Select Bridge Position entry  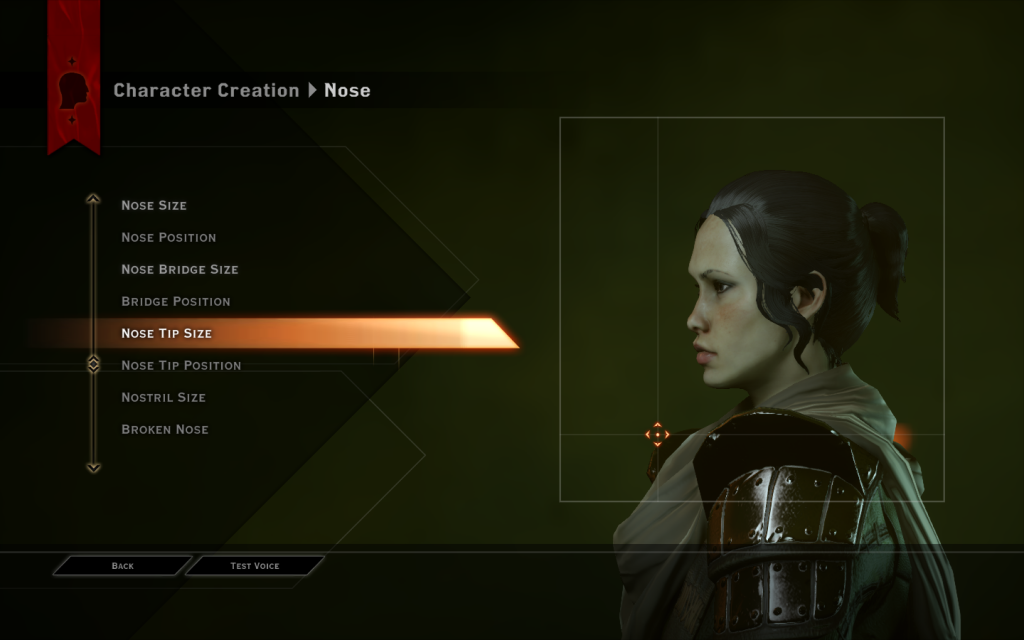pos(176,301)
